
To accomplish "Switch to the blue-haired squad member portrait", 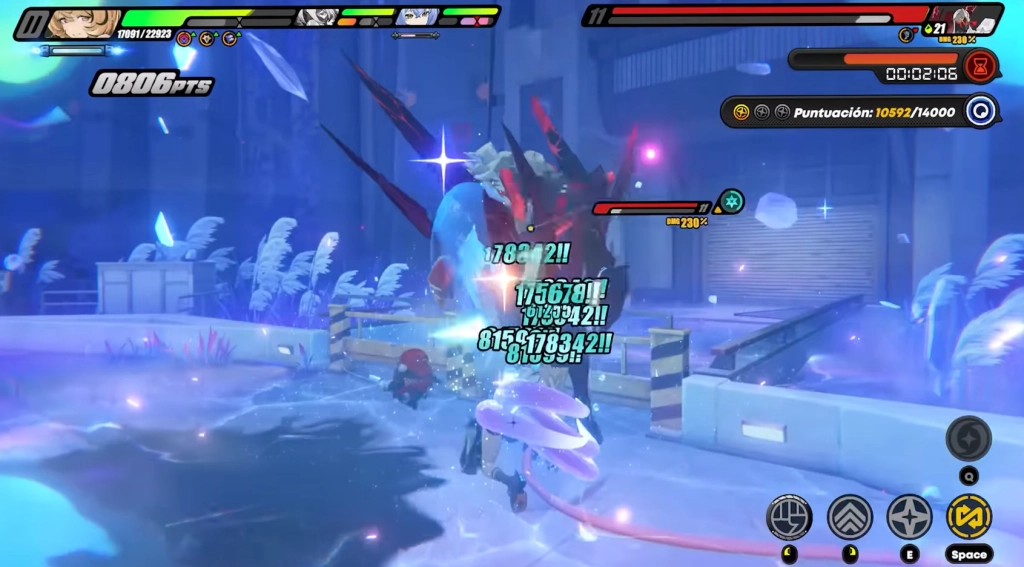I will coord(417,17).
